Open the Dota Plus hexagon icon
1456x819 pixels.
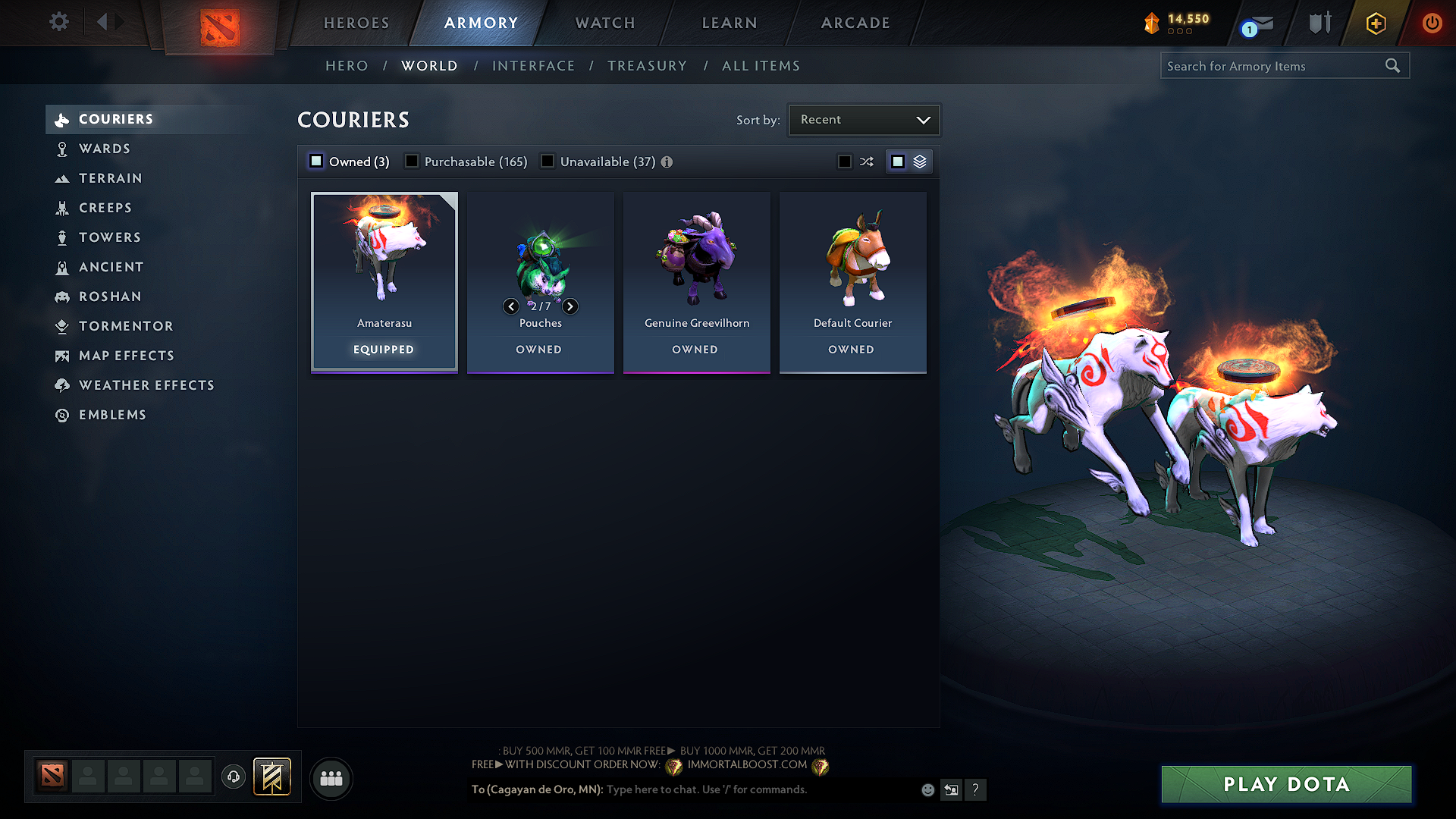[x=1375, y=23]
